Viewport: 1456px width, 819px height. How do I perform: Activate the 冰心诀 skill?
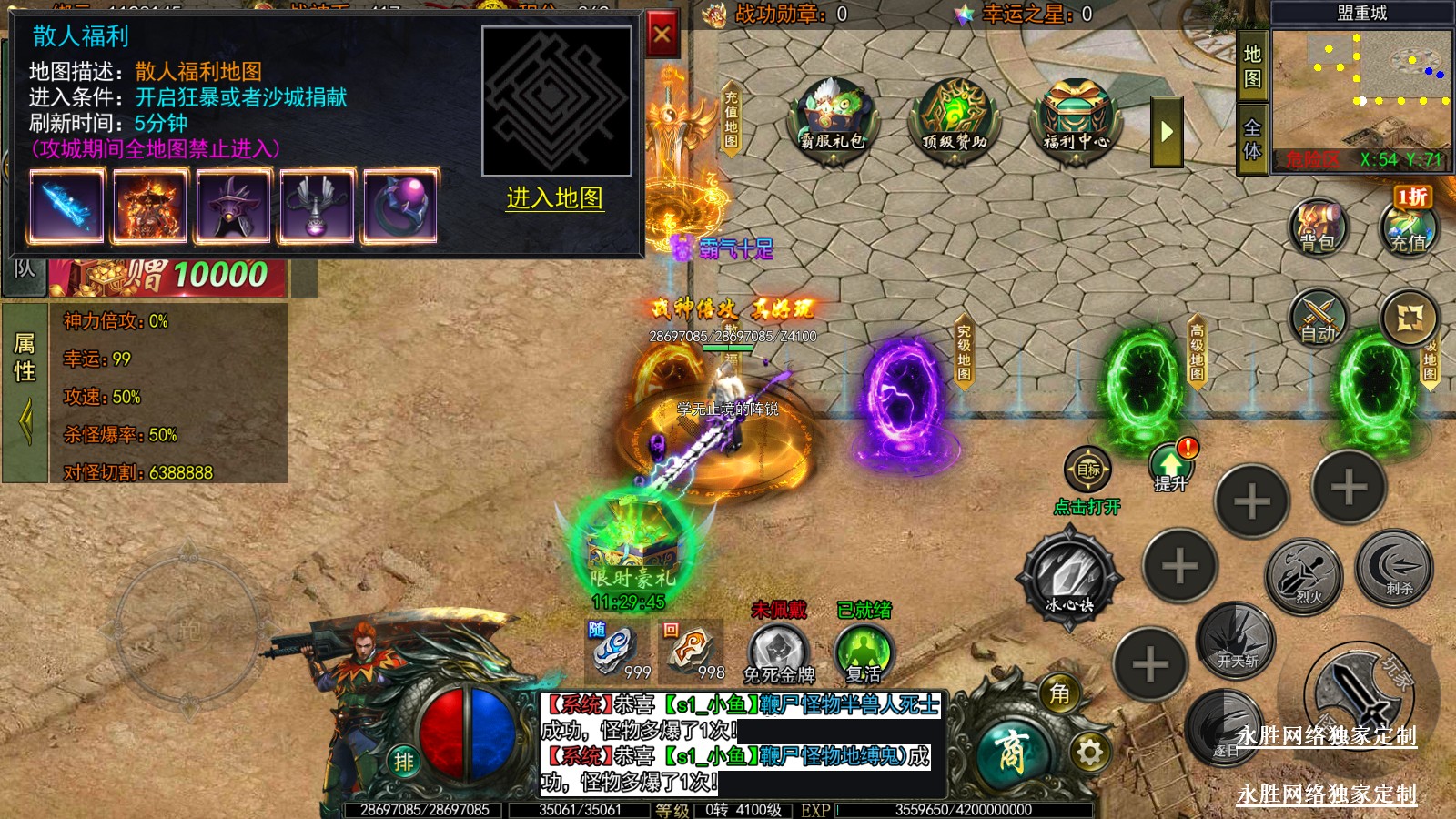pos(1069,573)
